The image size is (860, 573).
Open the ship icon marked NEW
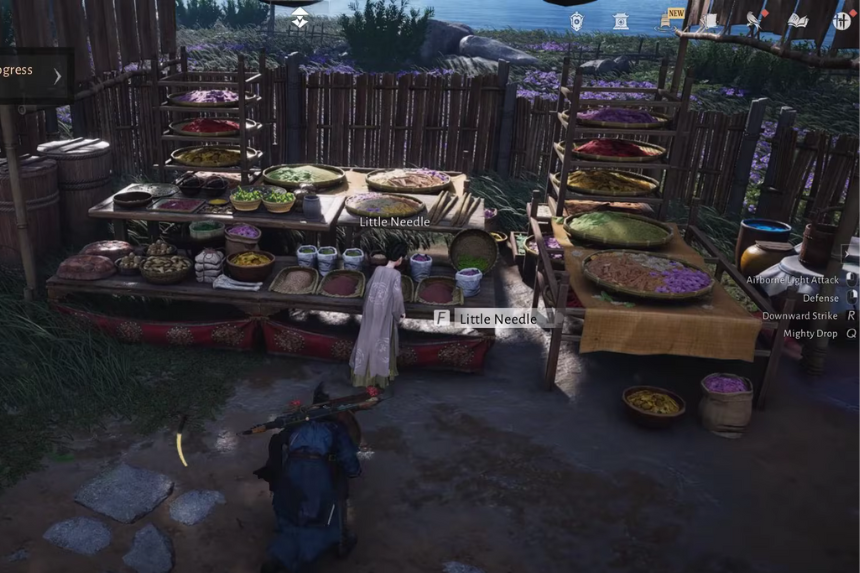click(x=667, y=20)
